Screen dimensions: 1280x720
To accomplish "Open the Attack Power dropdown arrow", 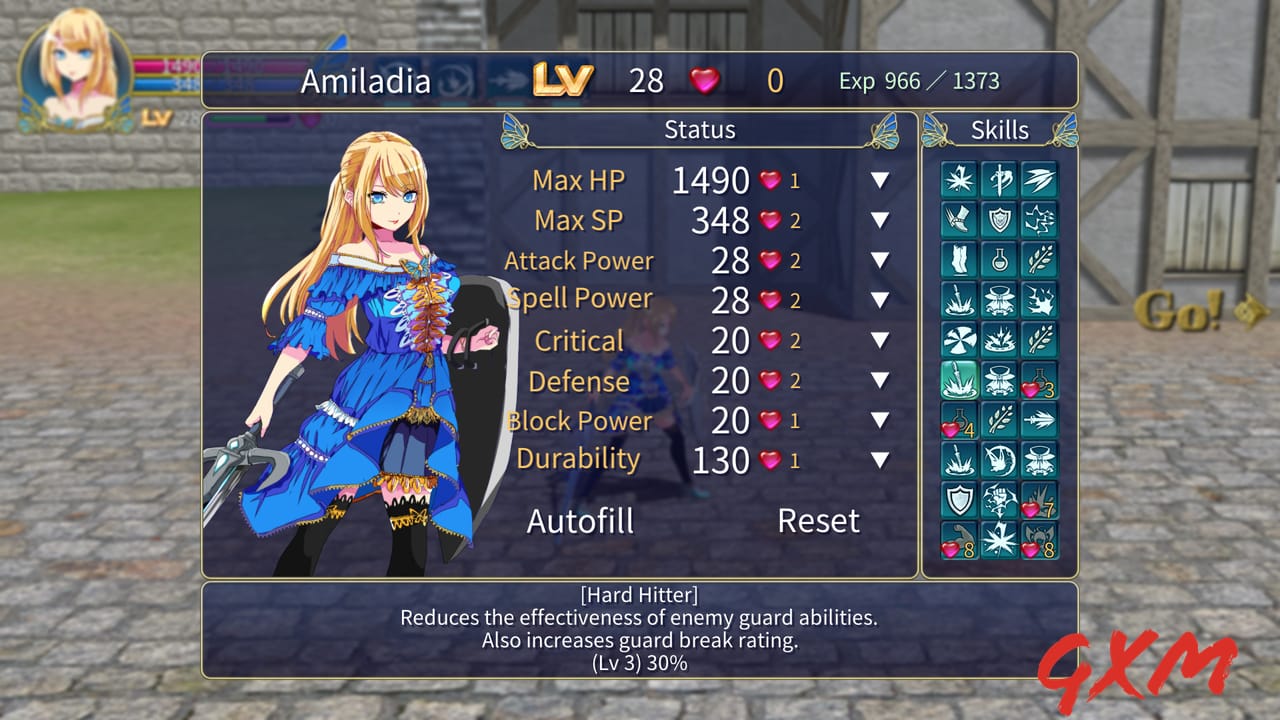I will tap(878, 260).
